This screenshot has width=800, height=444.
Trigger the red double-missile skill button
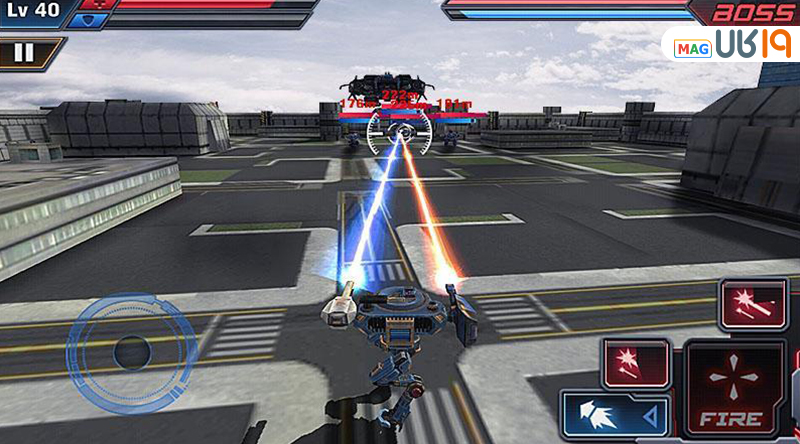(x=754, y=301)
